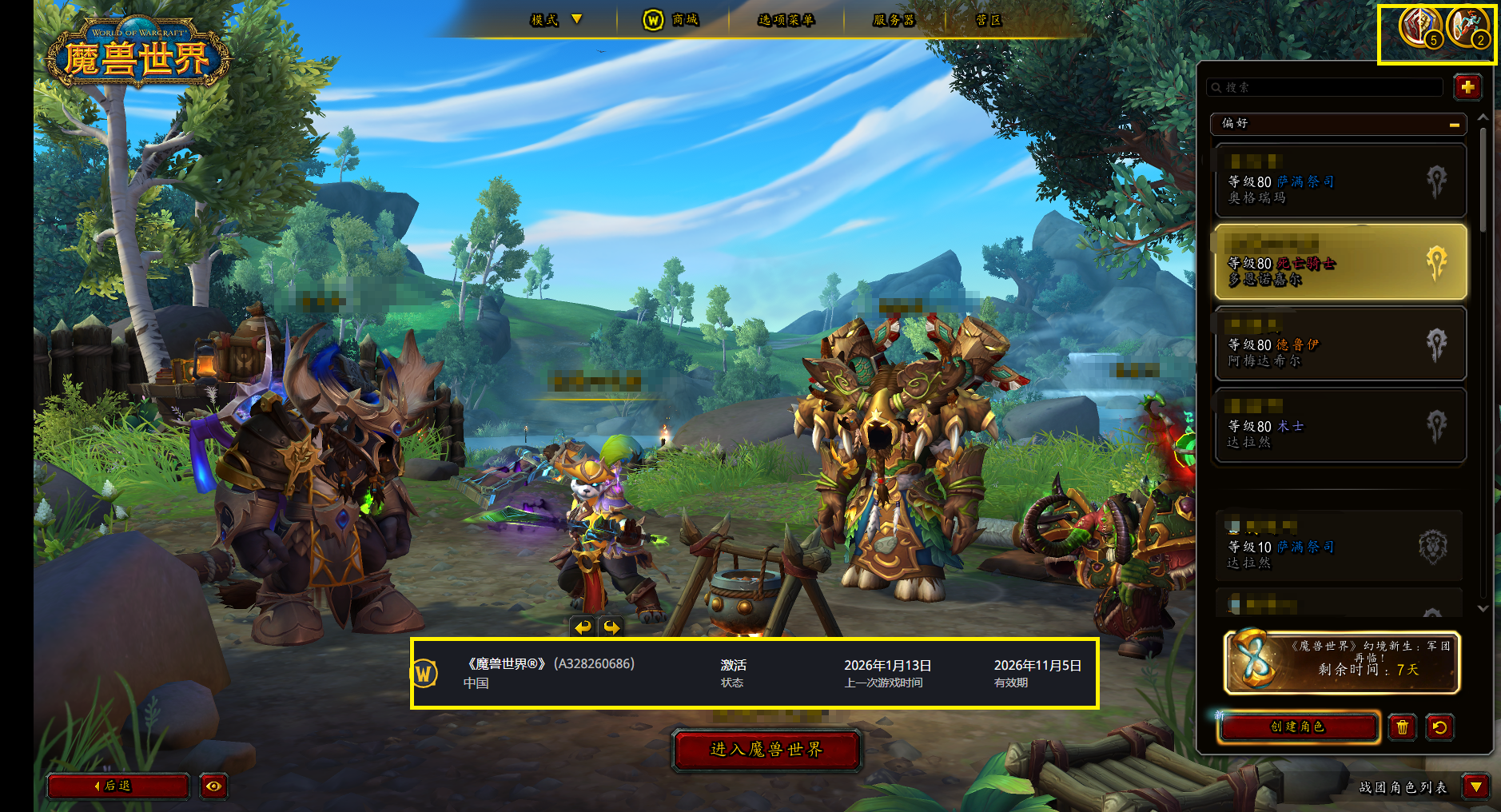This screenshot has height=812, width=1501.
Task: Click the red plus button beside search
Action: coord(1467,87)
